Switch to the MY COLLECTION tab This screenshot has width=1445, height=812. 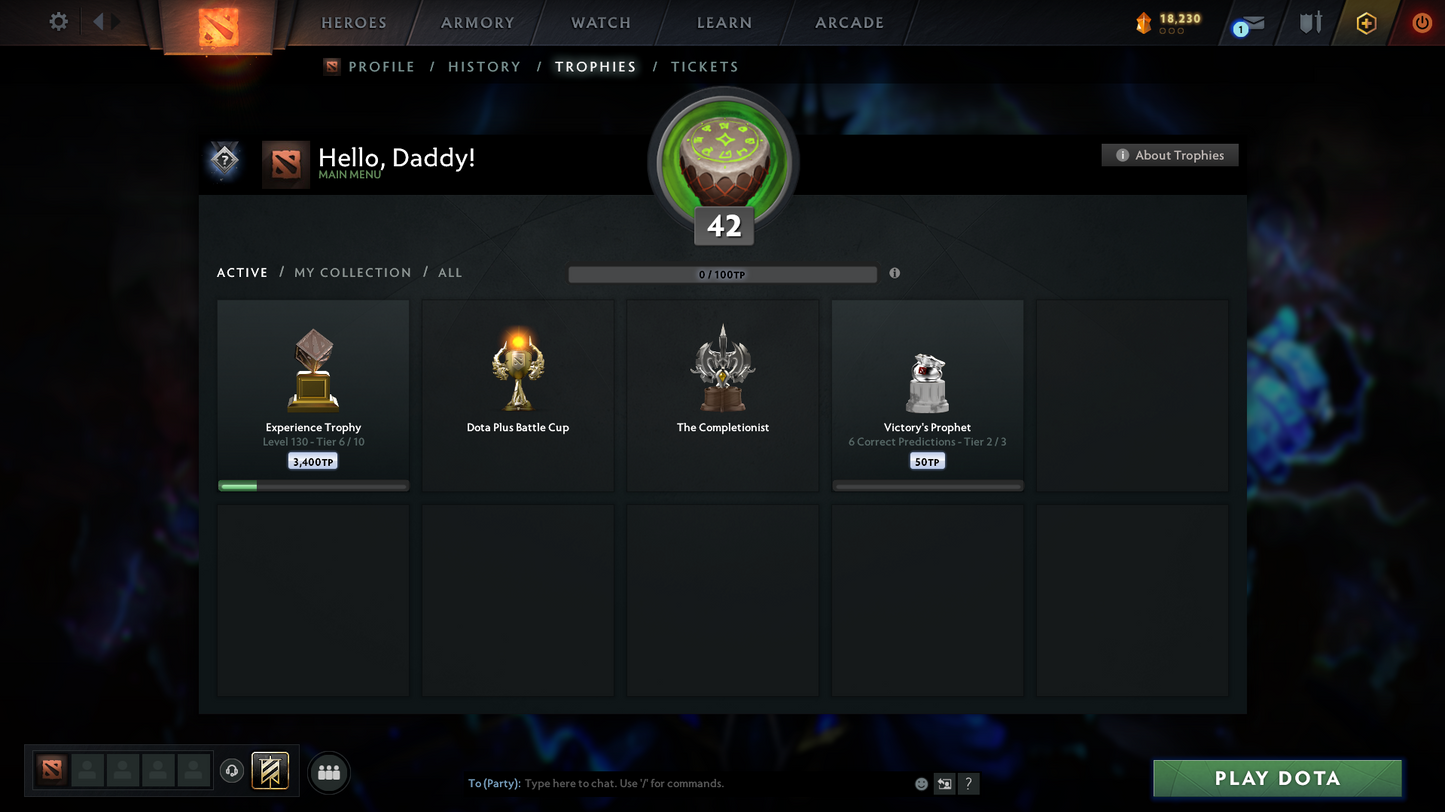tap(352, 272)
